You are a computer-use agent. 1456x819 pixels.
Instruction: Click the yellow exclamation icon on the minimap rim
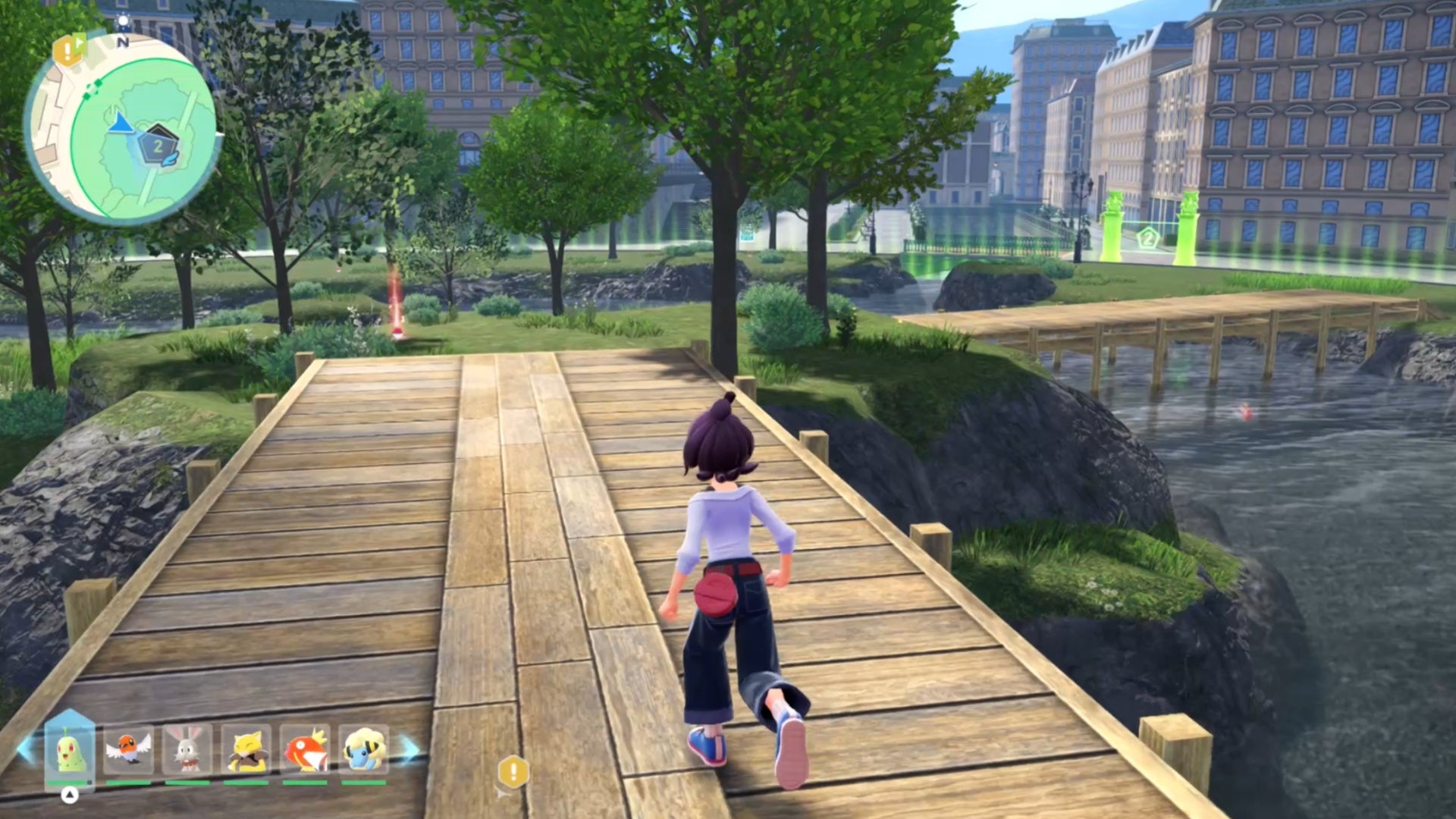[x=69, y=52]
